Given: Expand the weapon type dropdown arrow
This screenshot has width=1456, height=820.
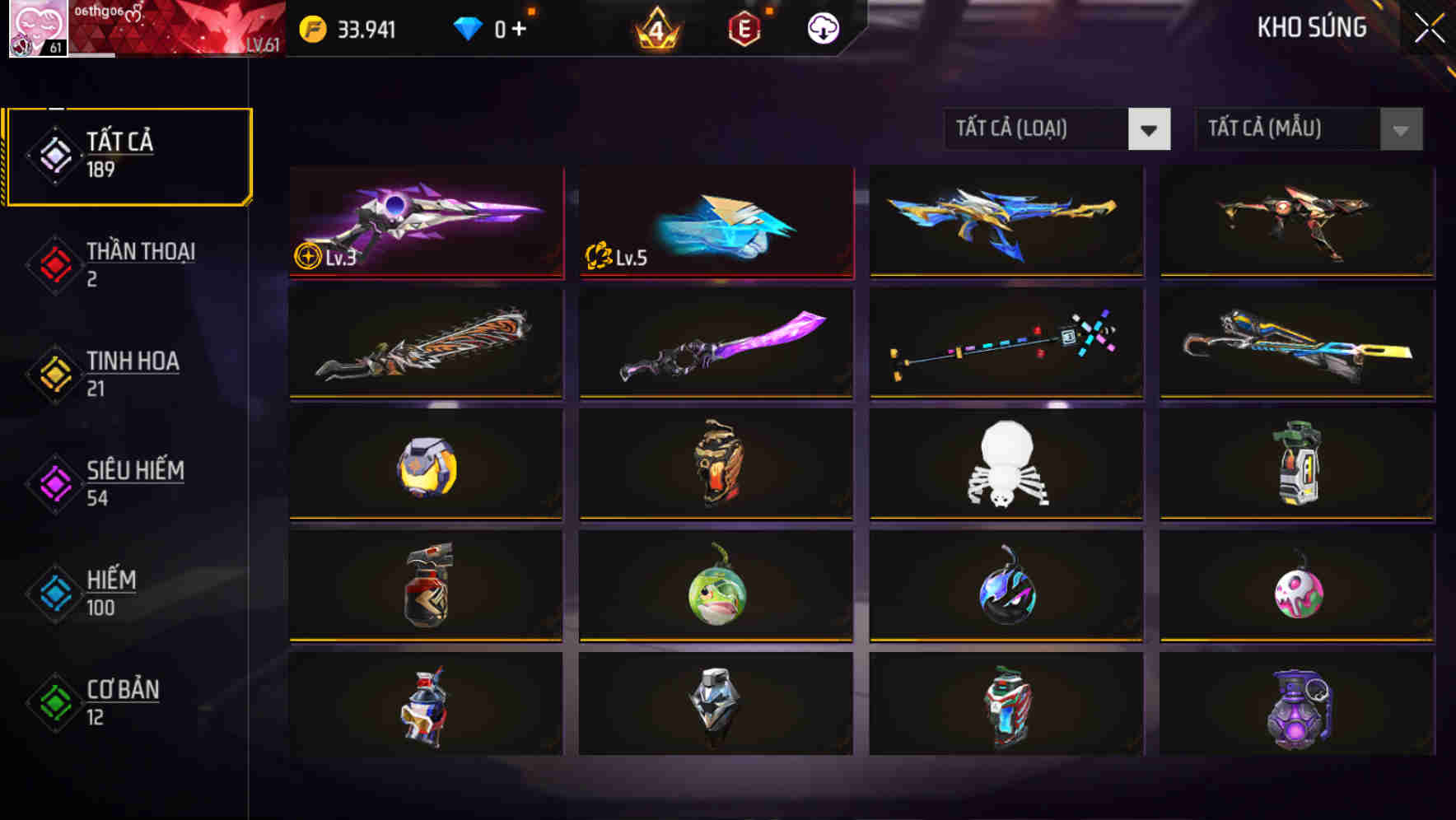Looking at the screenshot, I should pos(1150,129).
